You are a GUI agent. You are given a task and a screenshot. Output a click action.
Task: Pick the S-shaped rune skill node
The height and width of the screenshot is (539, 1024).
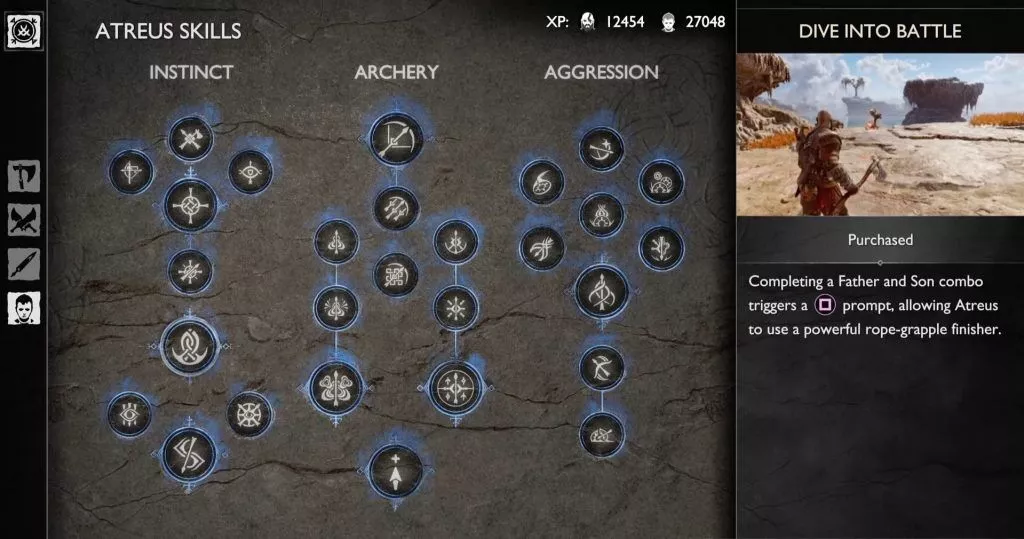189,455
